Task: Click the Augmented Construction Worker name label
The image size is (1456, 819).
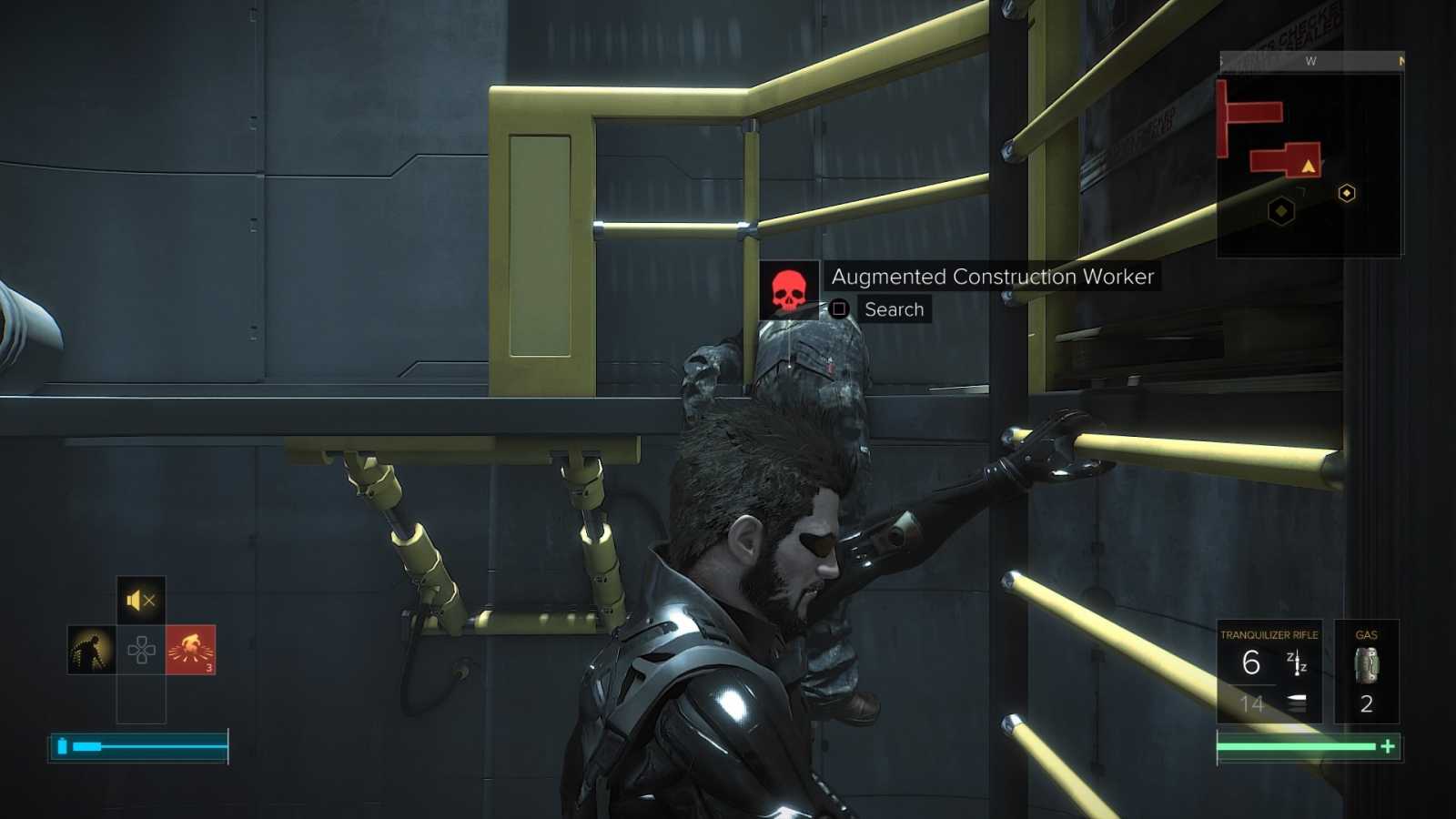Action: point(991,277)
